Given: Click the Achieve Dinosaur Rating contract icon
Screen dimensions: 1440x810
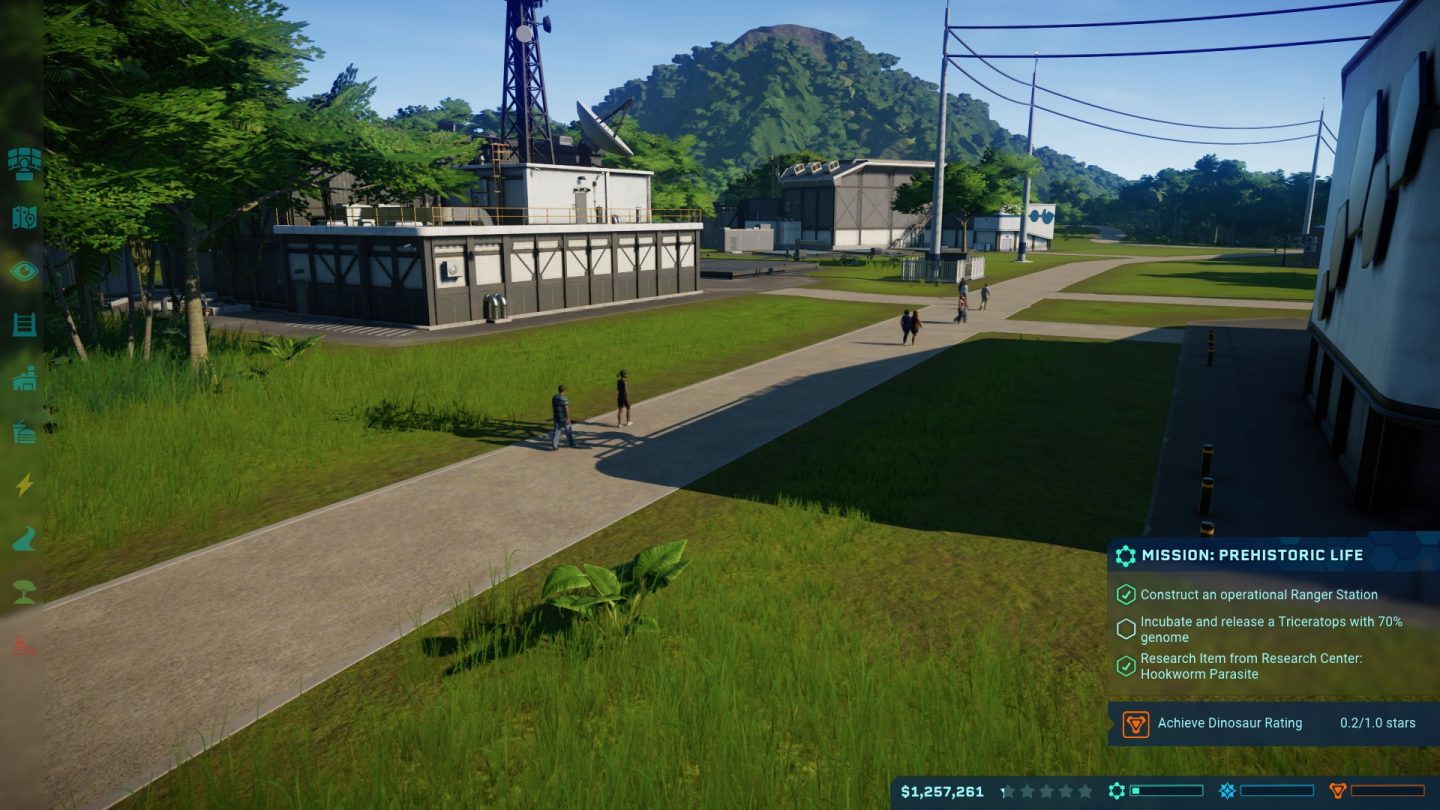Looking at the screenshot, I should [x=1135, y=723].
